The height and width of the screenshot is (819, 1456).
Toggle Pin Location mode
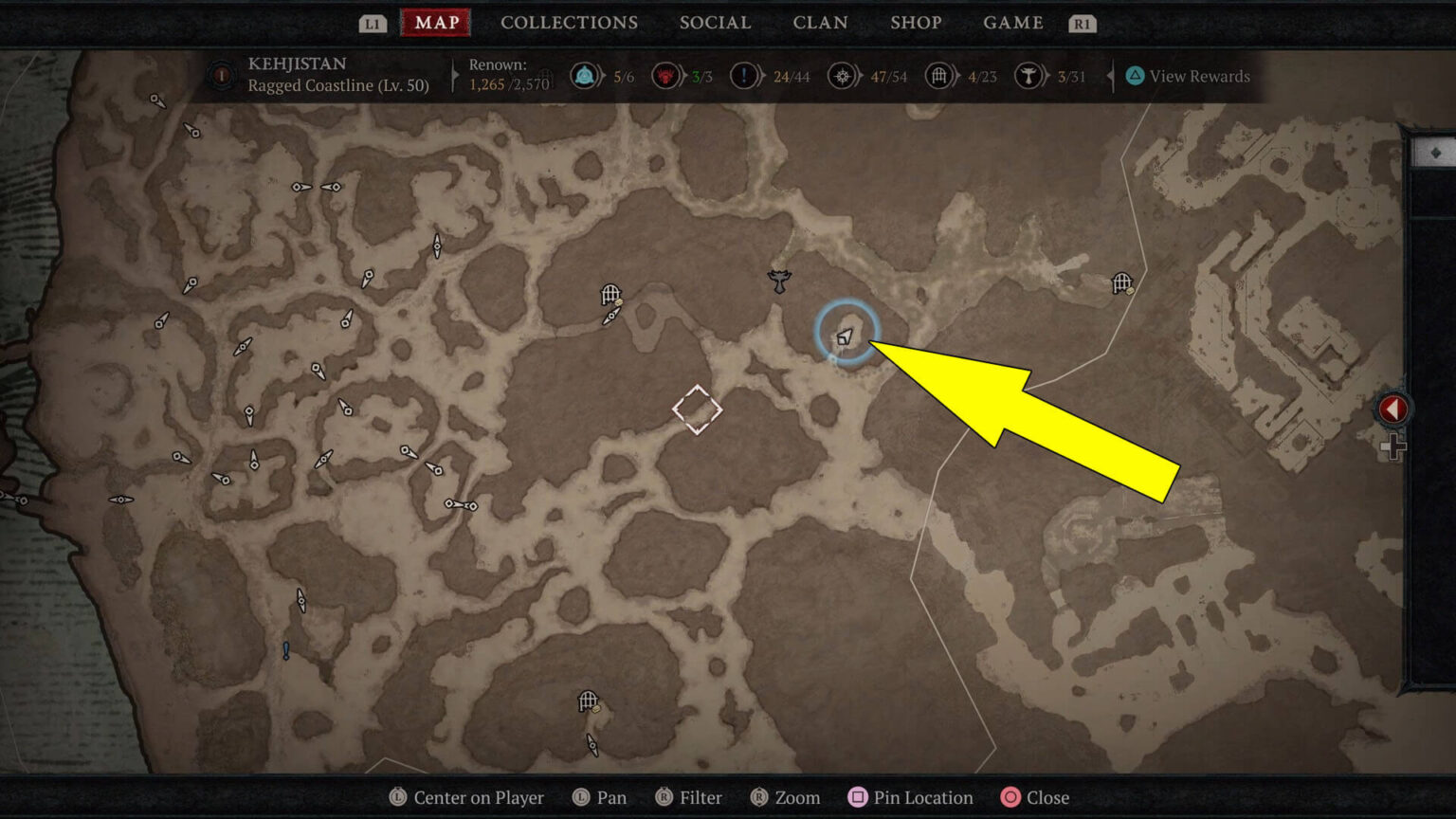point(910,797)
